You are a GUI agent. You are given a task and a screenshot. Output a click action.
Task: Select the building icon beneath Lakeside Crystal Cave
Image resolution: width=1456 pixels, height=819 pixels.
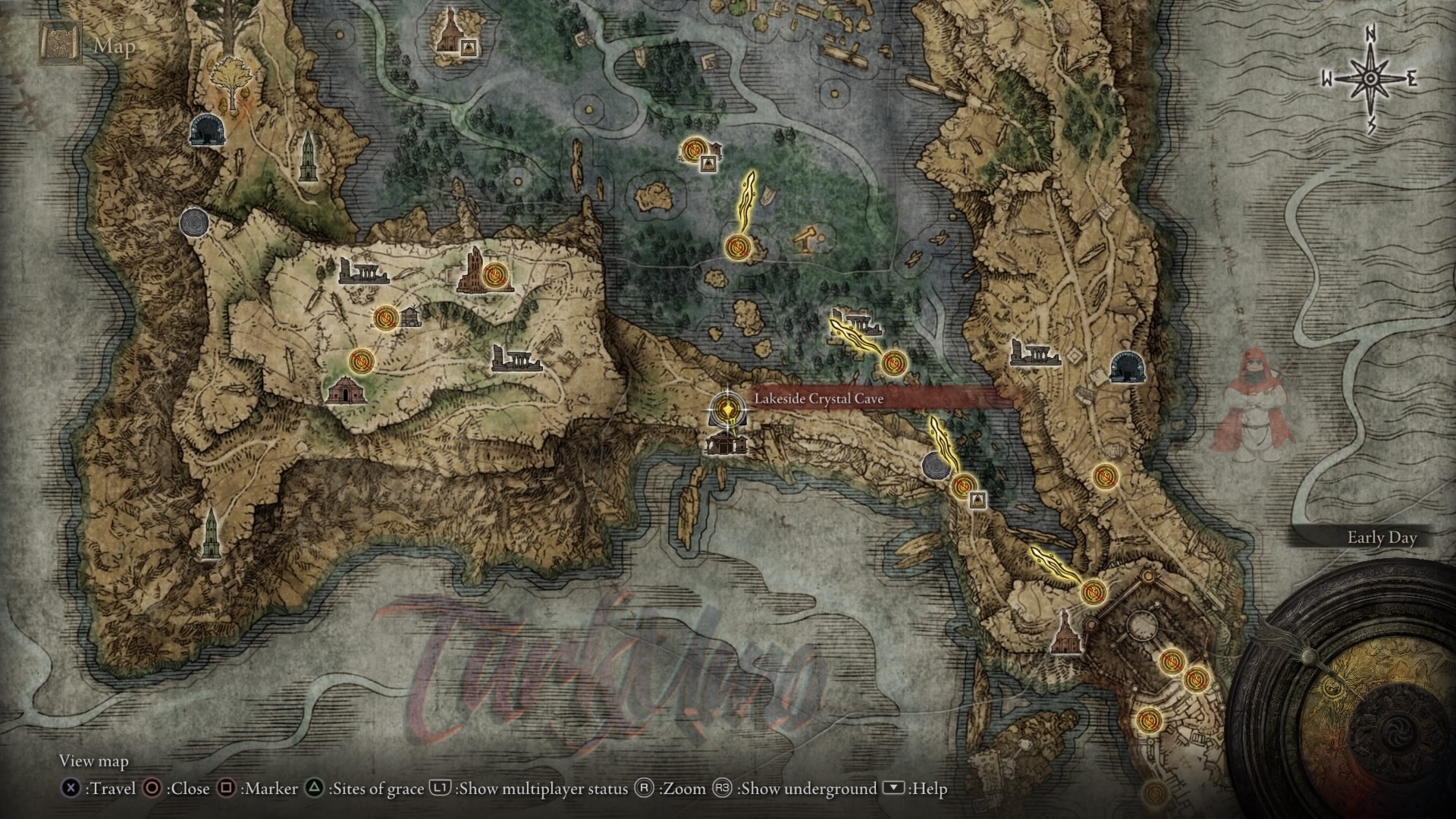723,443
